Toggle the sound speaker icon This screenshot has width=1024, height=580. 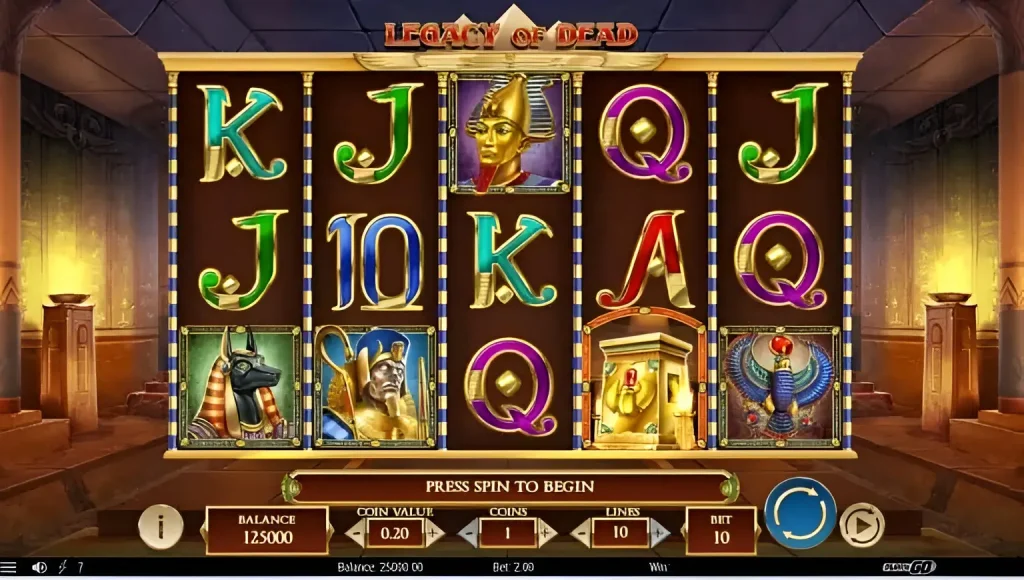tap(39, 567)
